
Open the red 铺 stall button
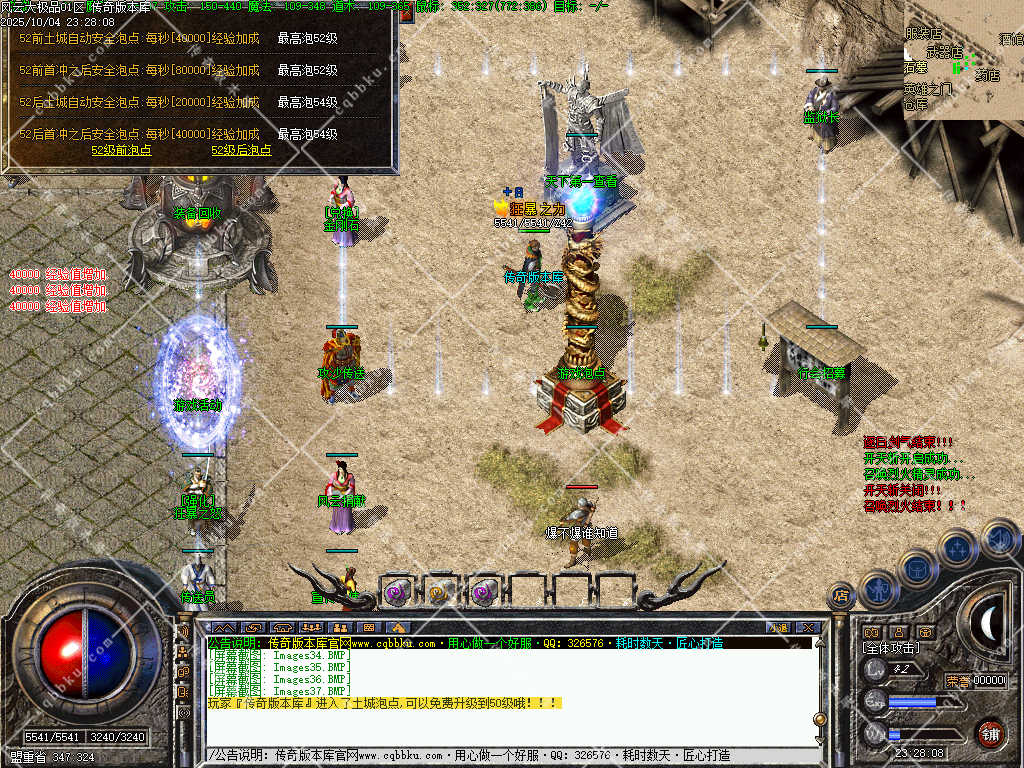tap(990, 733)
